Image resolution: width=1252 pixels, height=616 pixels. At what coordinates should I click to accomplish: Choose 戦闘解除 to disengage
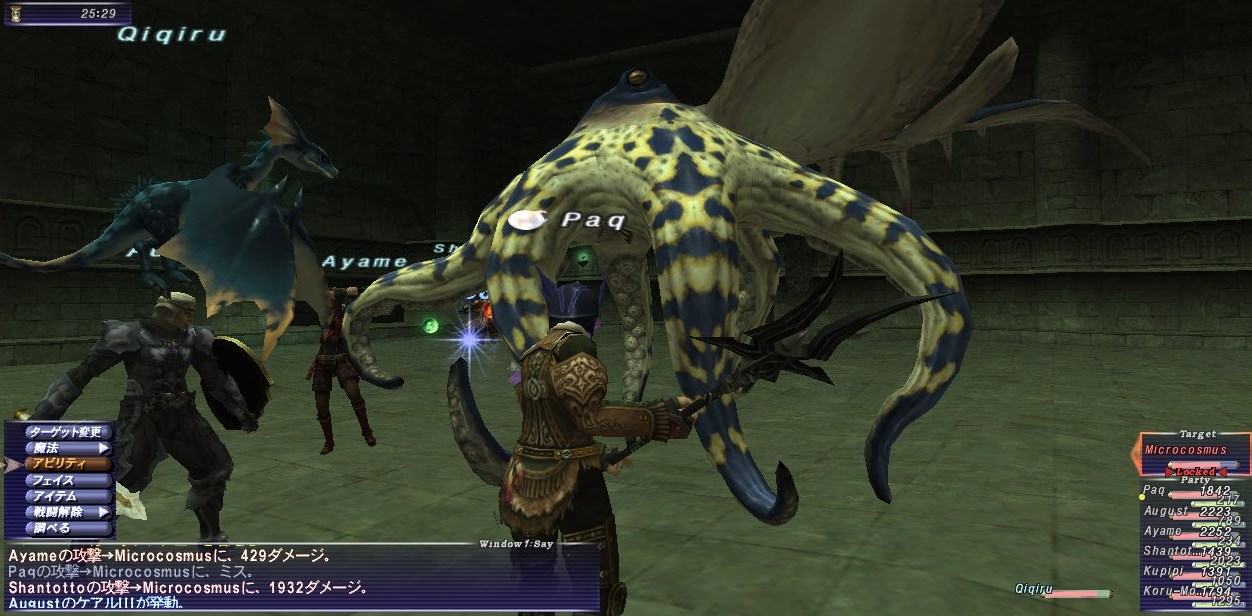click(62, 512)
